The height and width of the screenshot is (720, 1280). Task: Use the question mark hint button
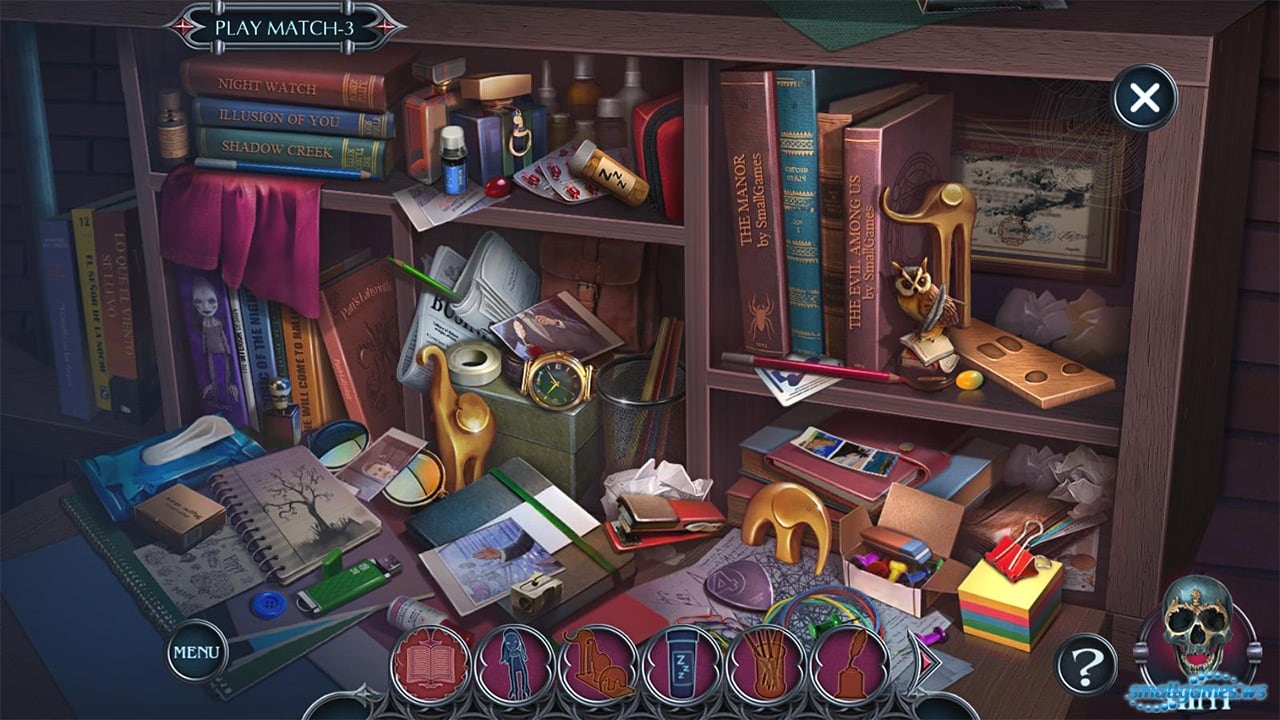click(1086, 663)
